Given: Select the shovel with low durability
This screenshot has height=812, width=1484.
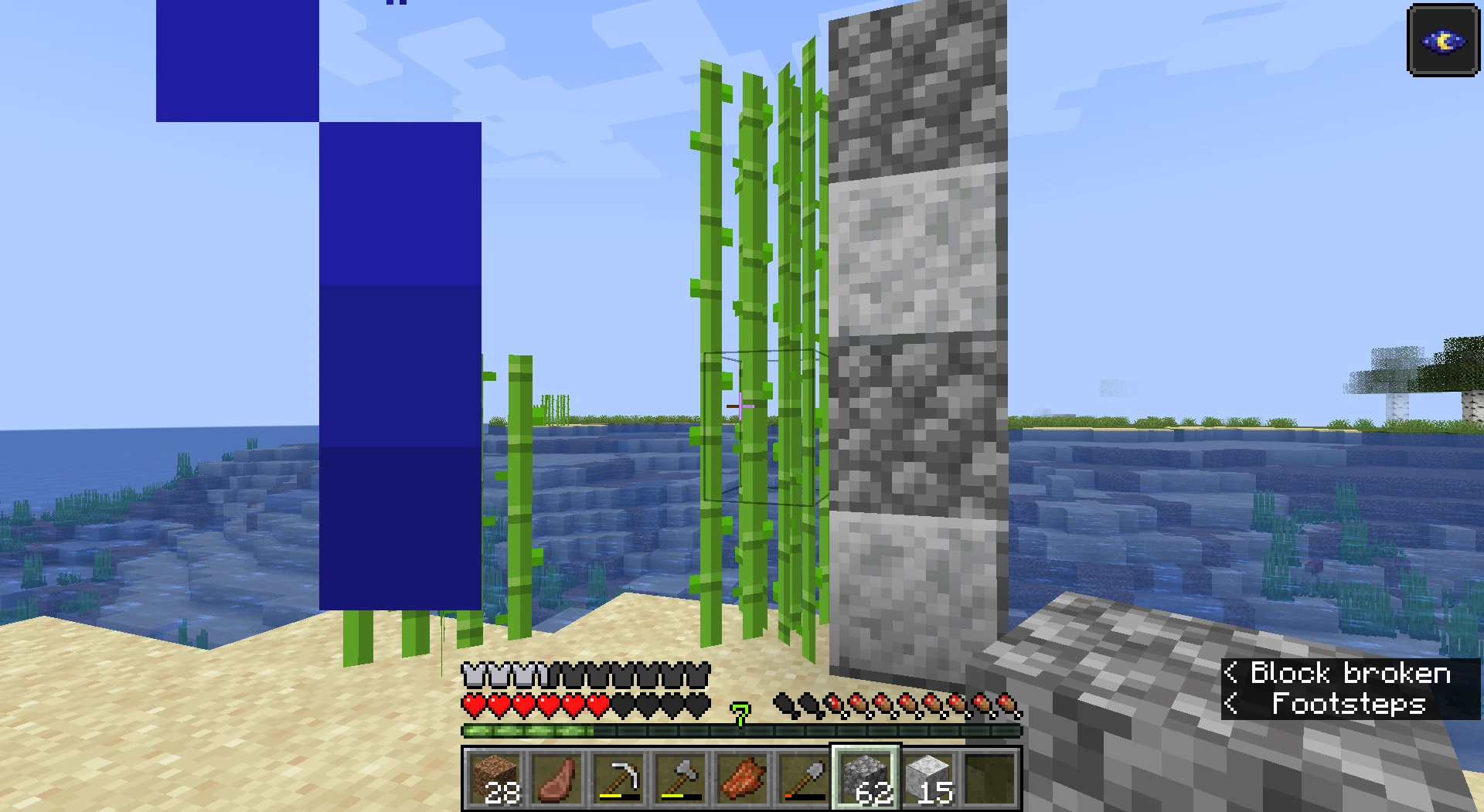Looking at the screenshot, I should point(803,776).
